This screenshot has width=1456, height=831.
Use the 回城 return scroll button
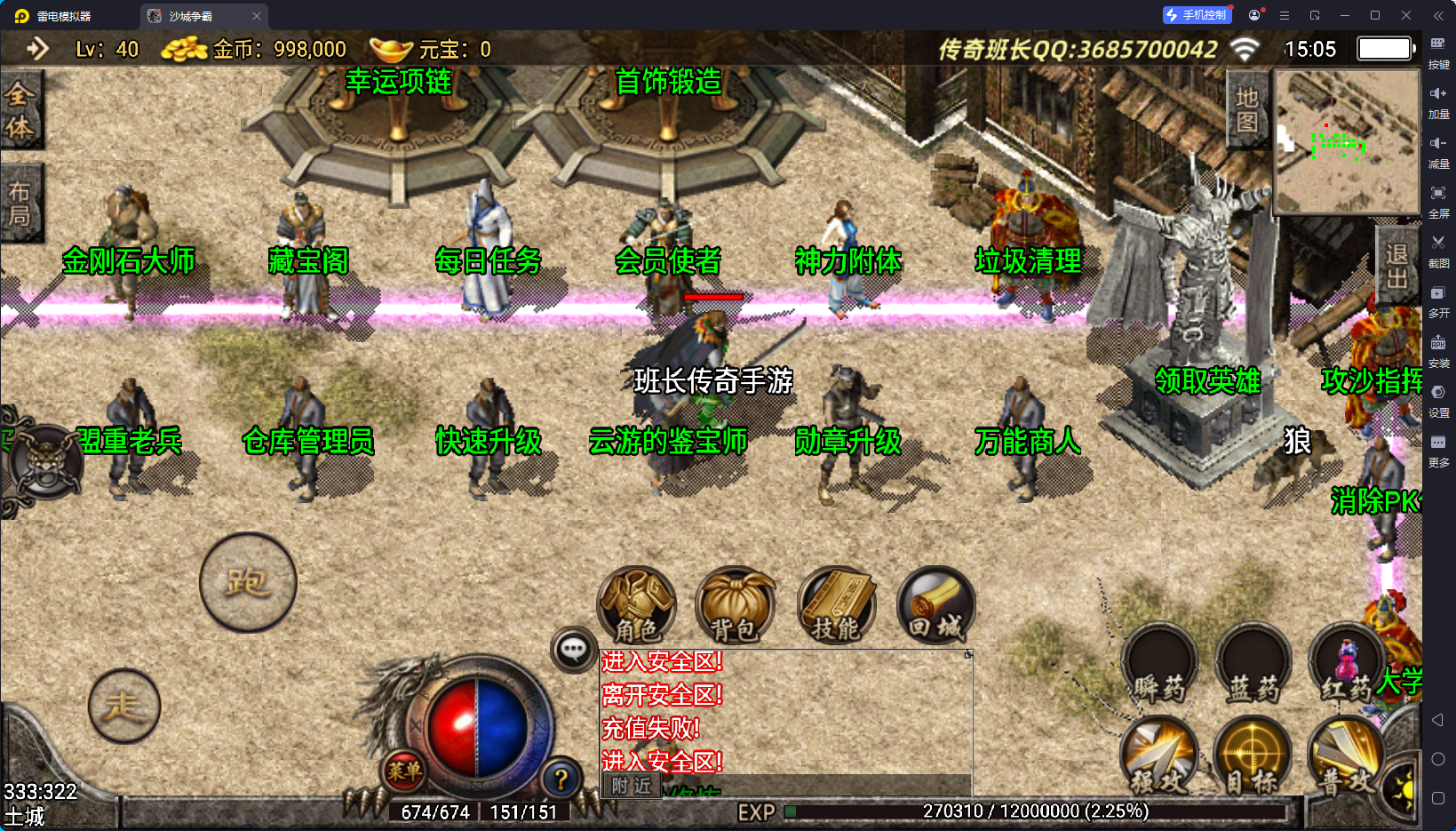pos(935,605)
